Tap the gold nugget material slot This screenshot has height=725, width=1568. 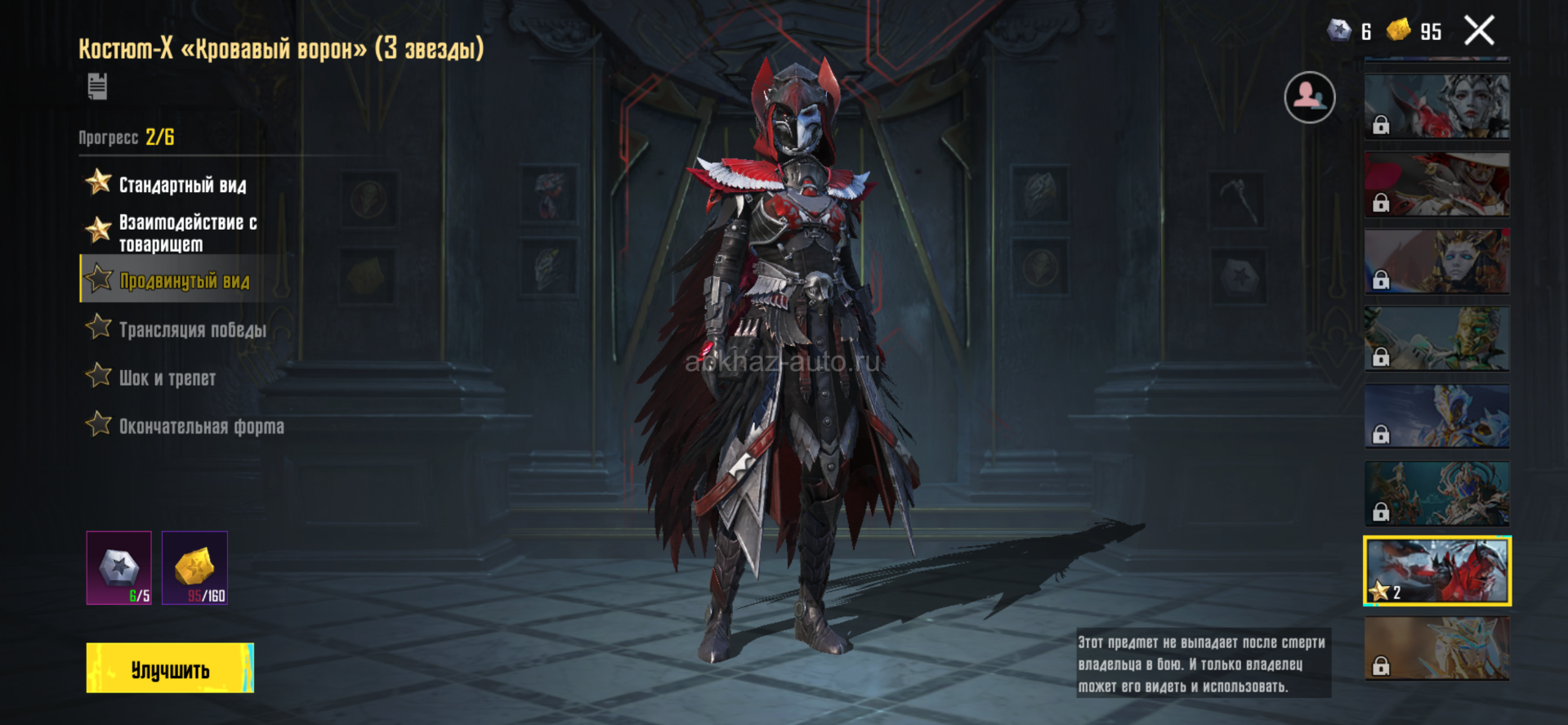(x=194, y=568)
